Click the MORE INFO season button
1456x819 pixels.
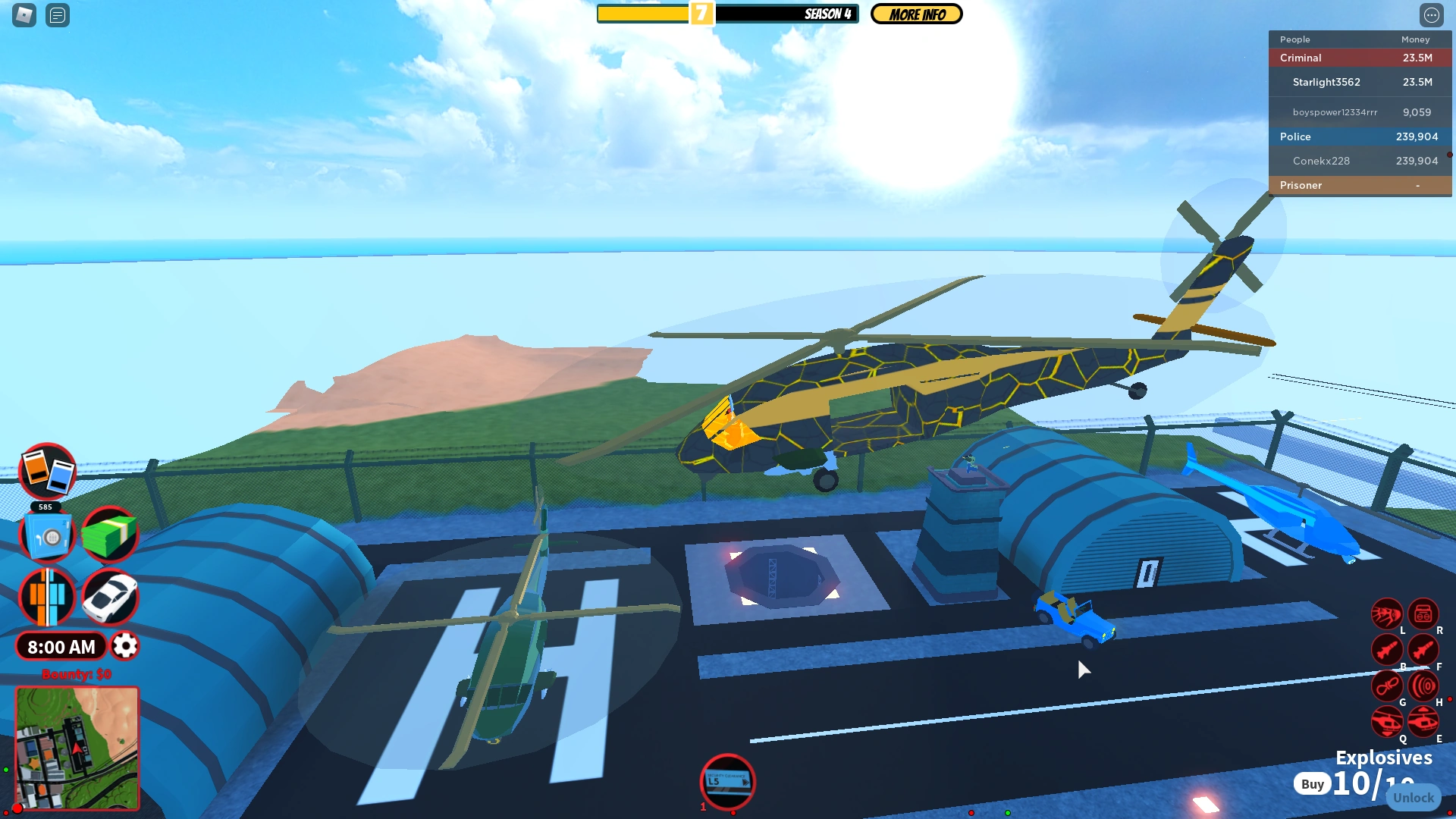click(916, 14)
